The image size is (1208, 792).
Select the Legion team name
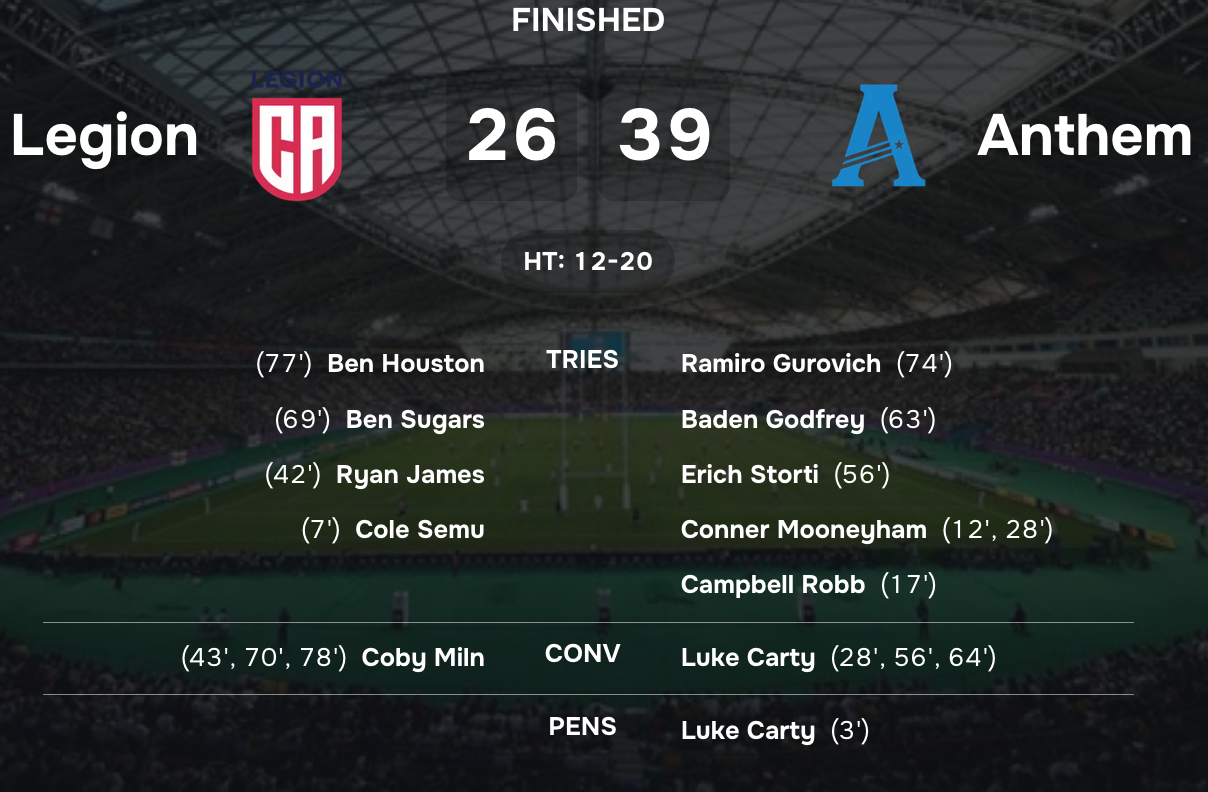105,136
